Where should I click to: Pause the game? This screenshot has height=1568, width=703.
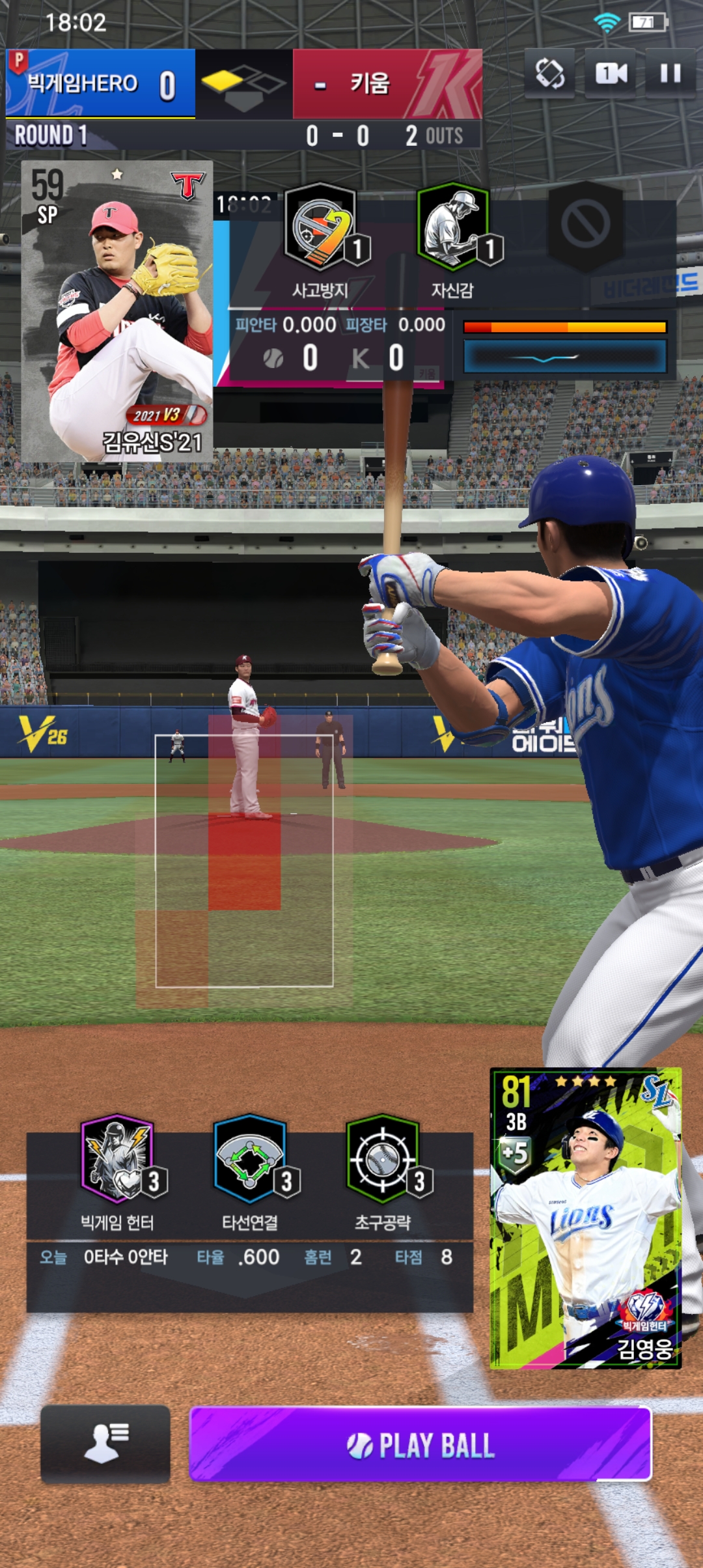click(x=670, y=73)
